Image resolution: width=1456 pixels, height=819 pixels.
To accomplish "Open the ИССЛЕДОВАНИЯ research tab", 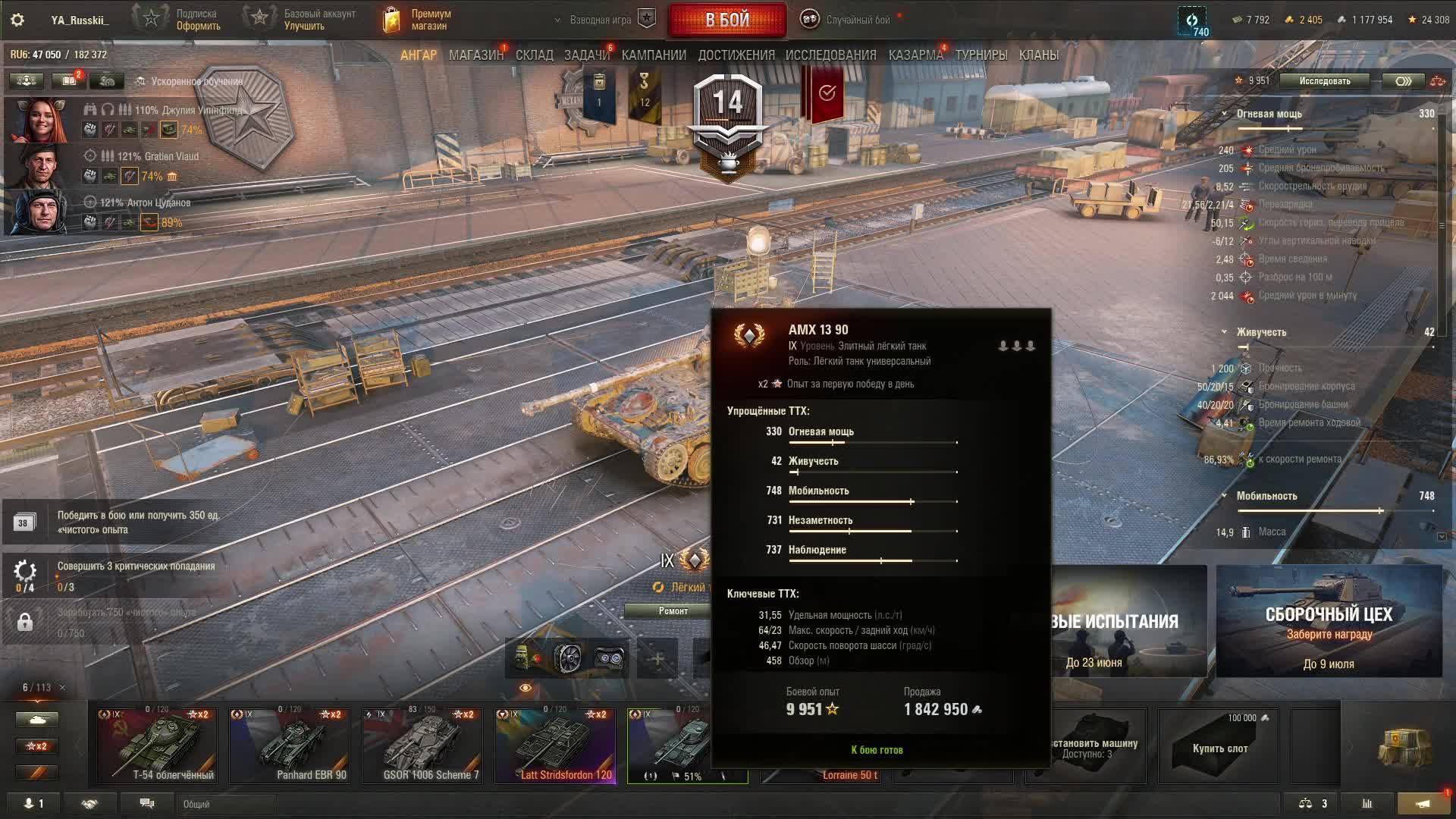I will [x=830, y=55].
